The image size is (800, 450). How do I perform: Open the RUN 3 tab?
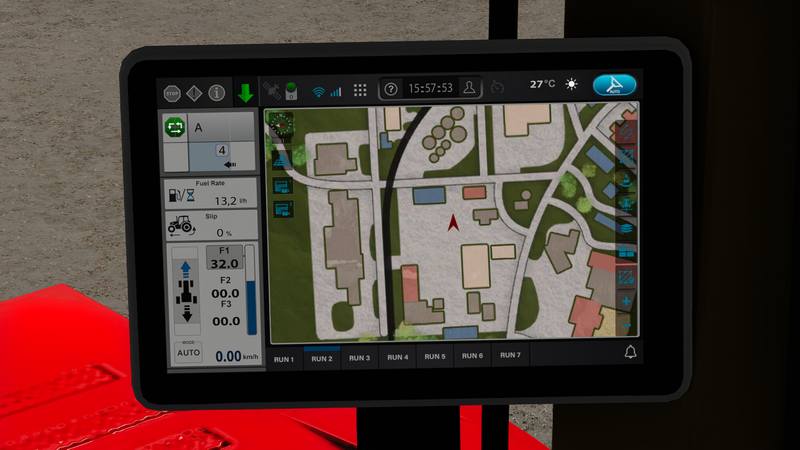pyautogui.click(x=359, y=357)
